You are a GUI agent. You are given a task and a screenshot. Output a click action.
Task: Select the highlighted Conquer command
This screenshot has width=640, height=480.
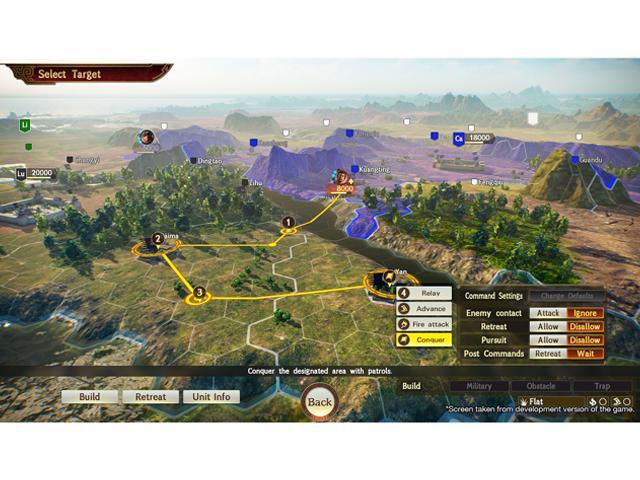[425, 340]
